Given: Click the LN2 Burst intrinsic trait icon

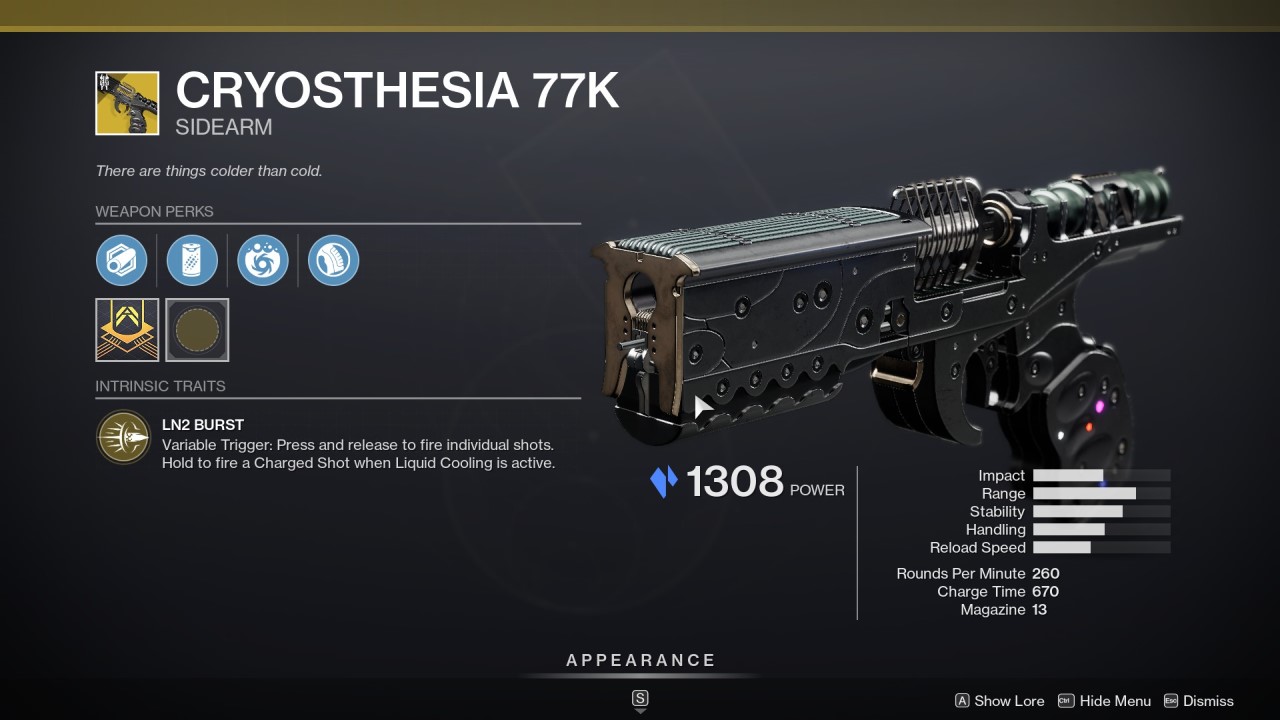Looking at the screenshot, I should [x=122, y=437].
